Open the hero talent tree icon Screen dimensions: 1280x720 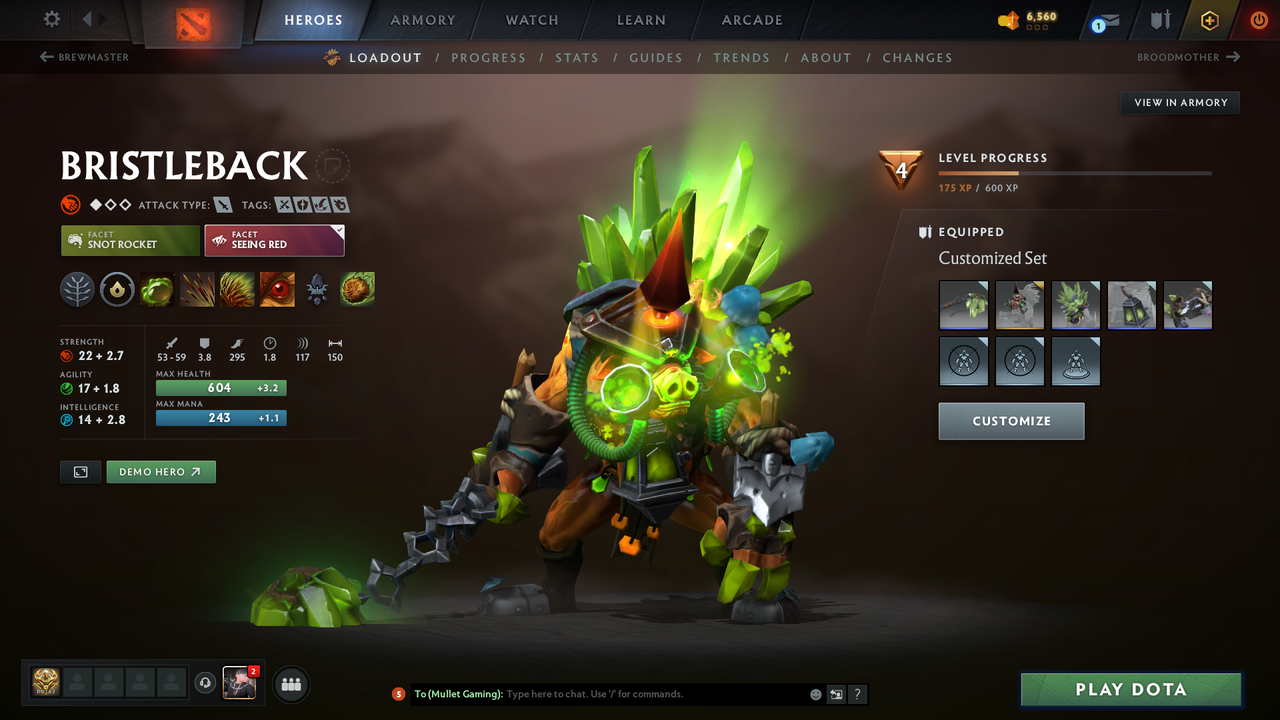[77, 290]
